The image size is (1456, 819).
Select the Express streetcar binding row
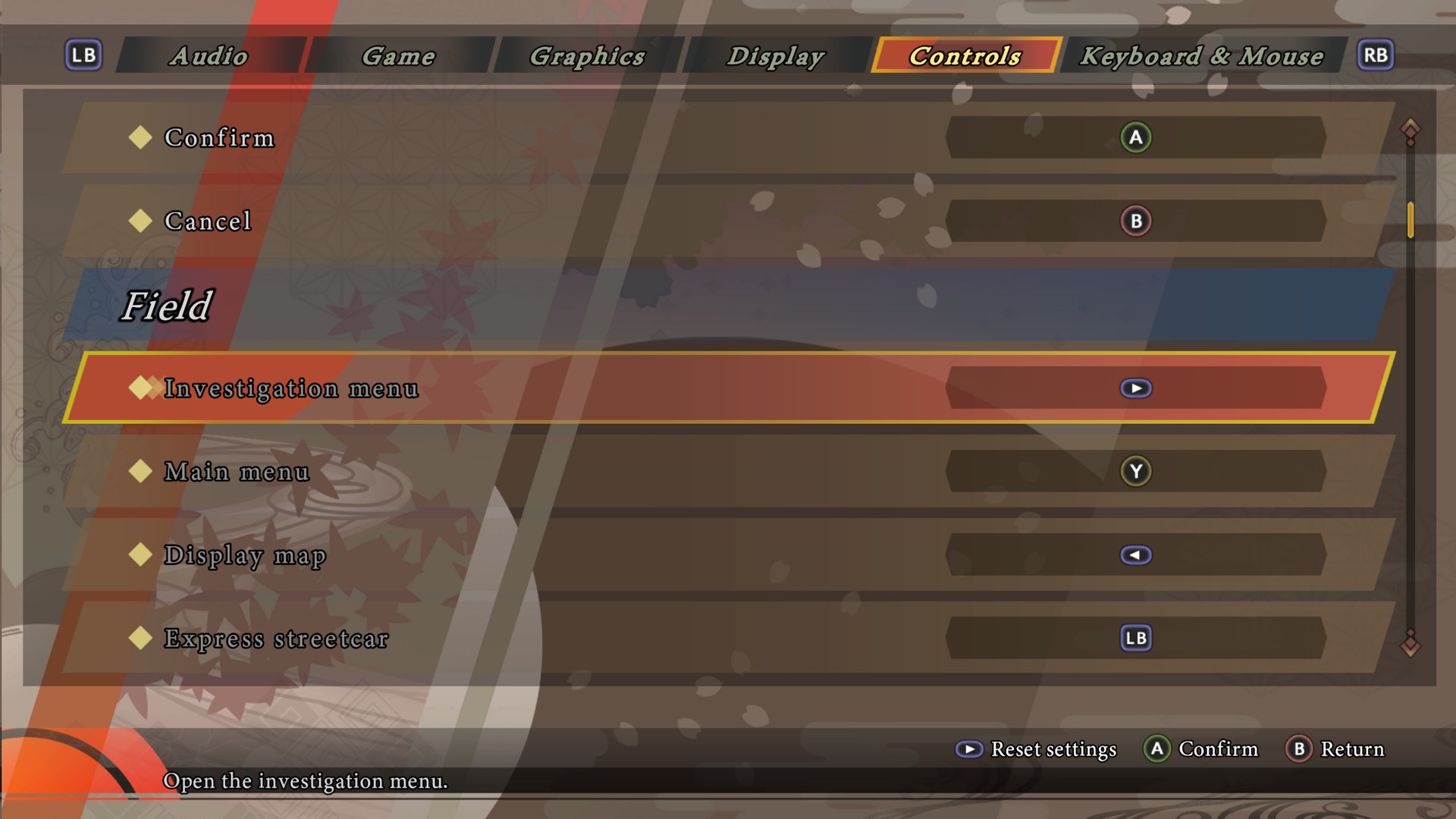(x=531, y=638)
